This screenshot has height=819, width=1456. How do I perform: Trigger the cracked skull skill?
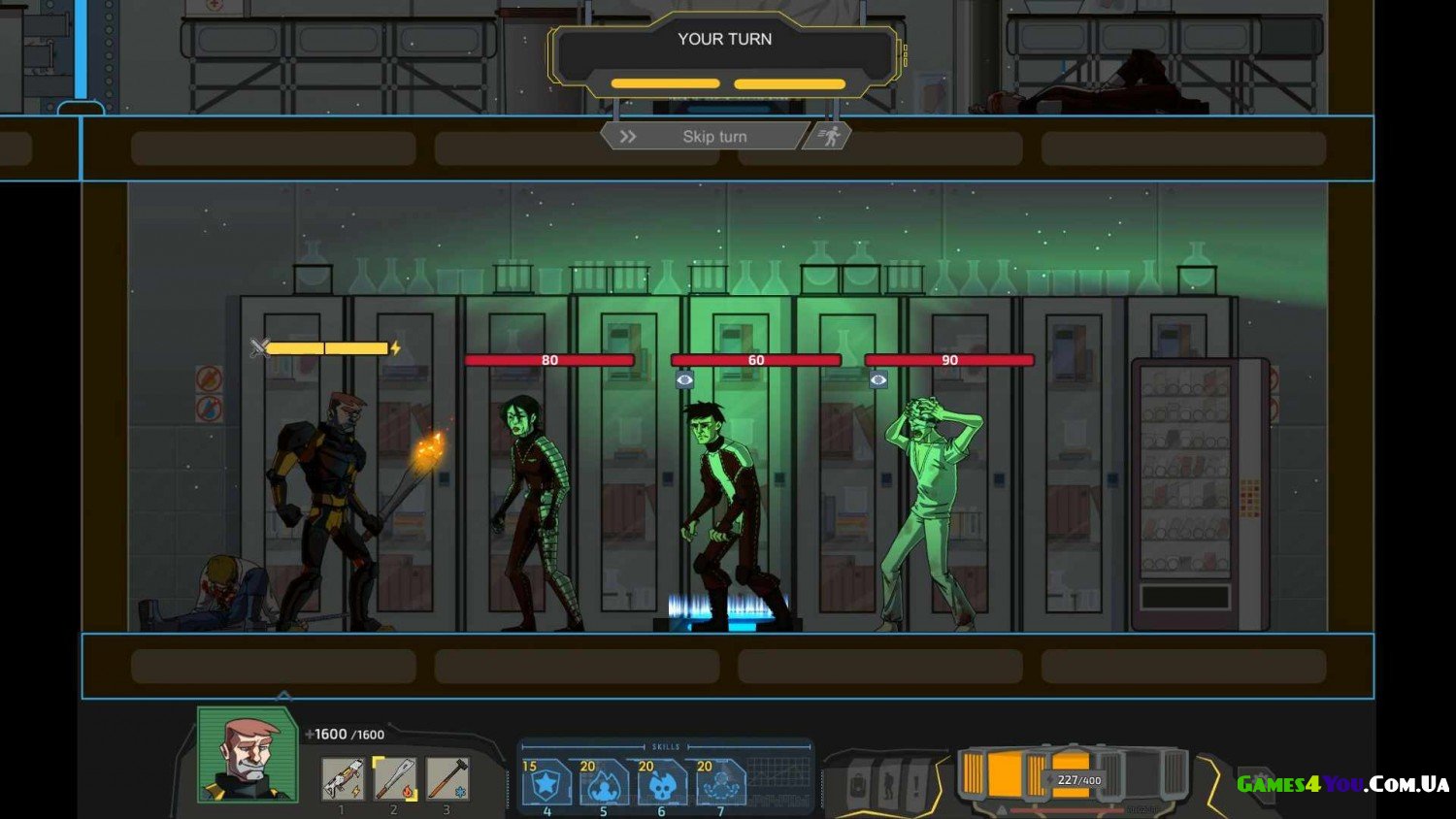click(x=662, y=782)
